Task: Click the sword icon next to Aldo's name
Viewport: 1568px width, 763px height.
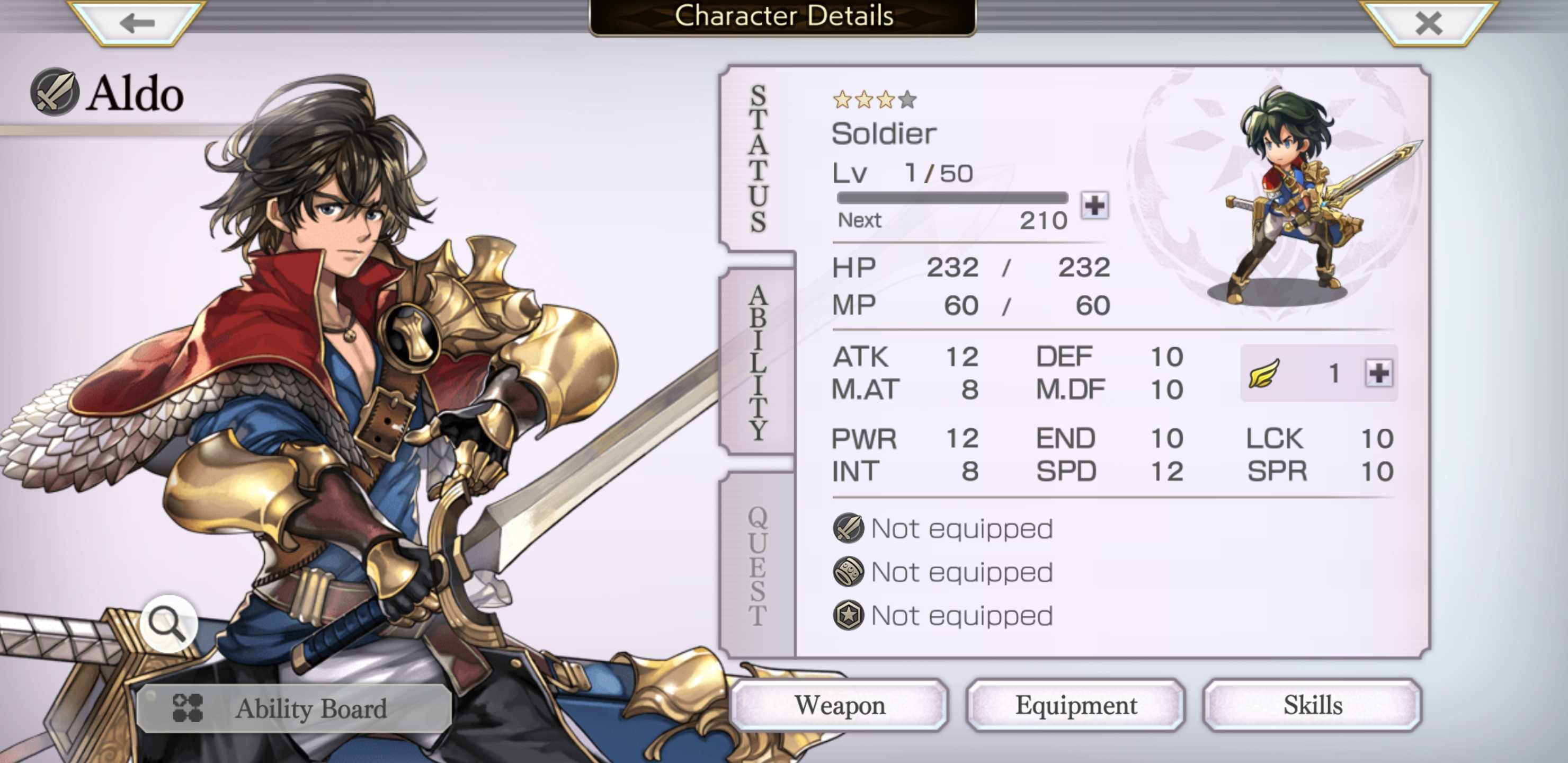Action: 54,93
